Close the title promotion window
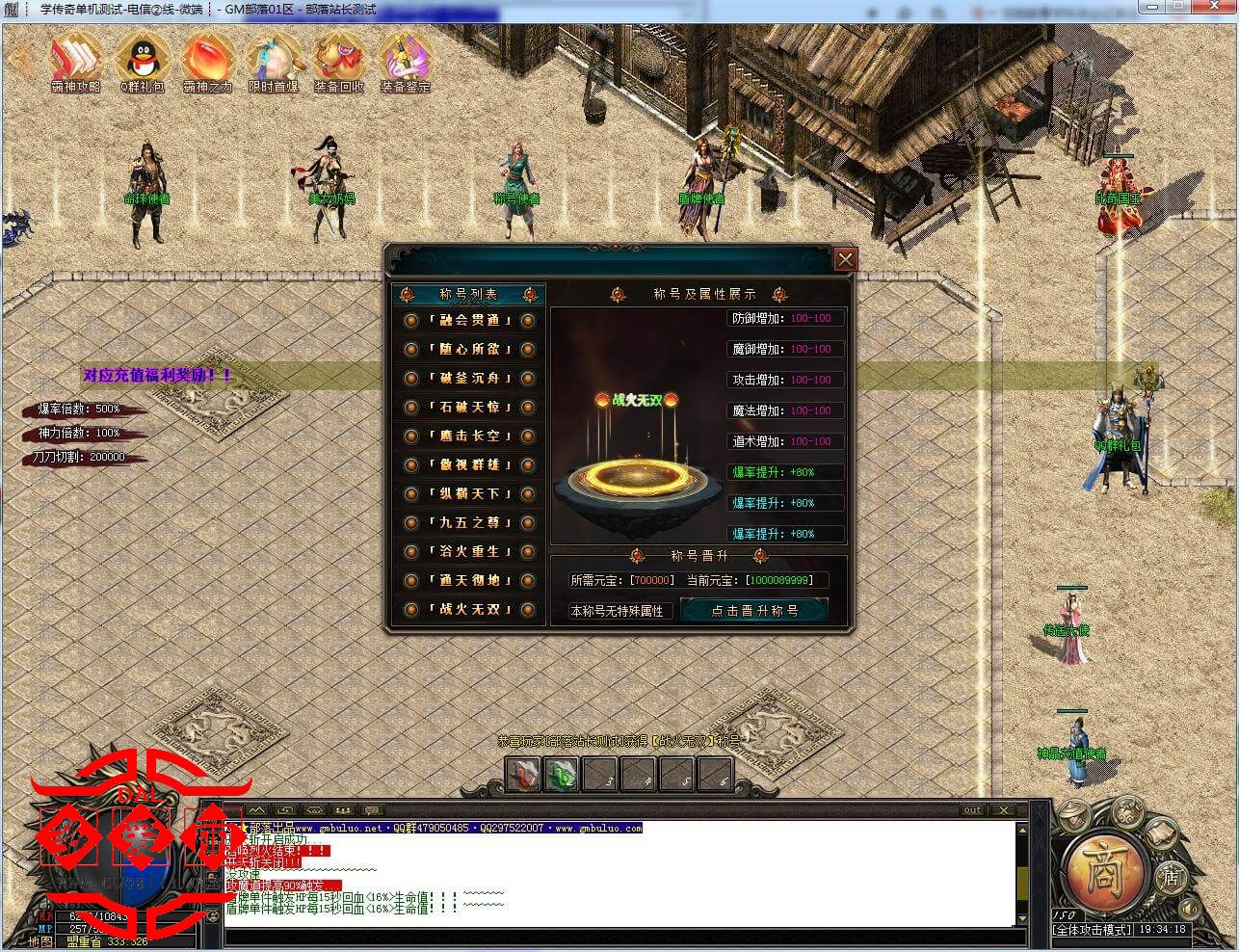 pyautogui.click(x=845, y=259)
